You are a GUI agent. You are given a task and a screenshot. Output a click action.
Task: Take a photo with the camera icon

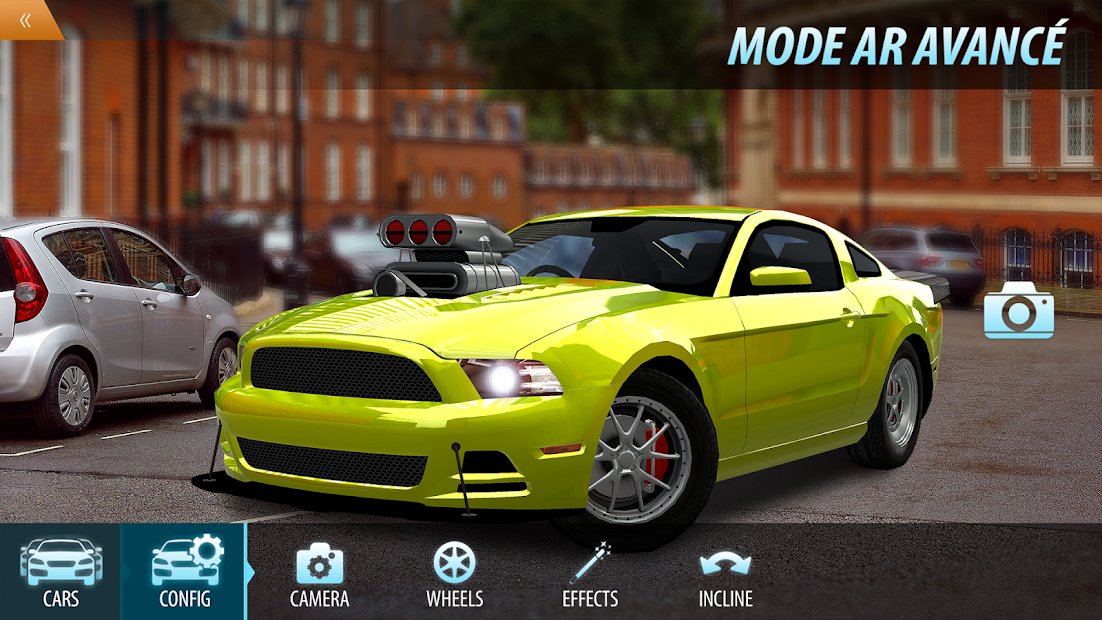pyautogui.click(x=1018, y=310)
